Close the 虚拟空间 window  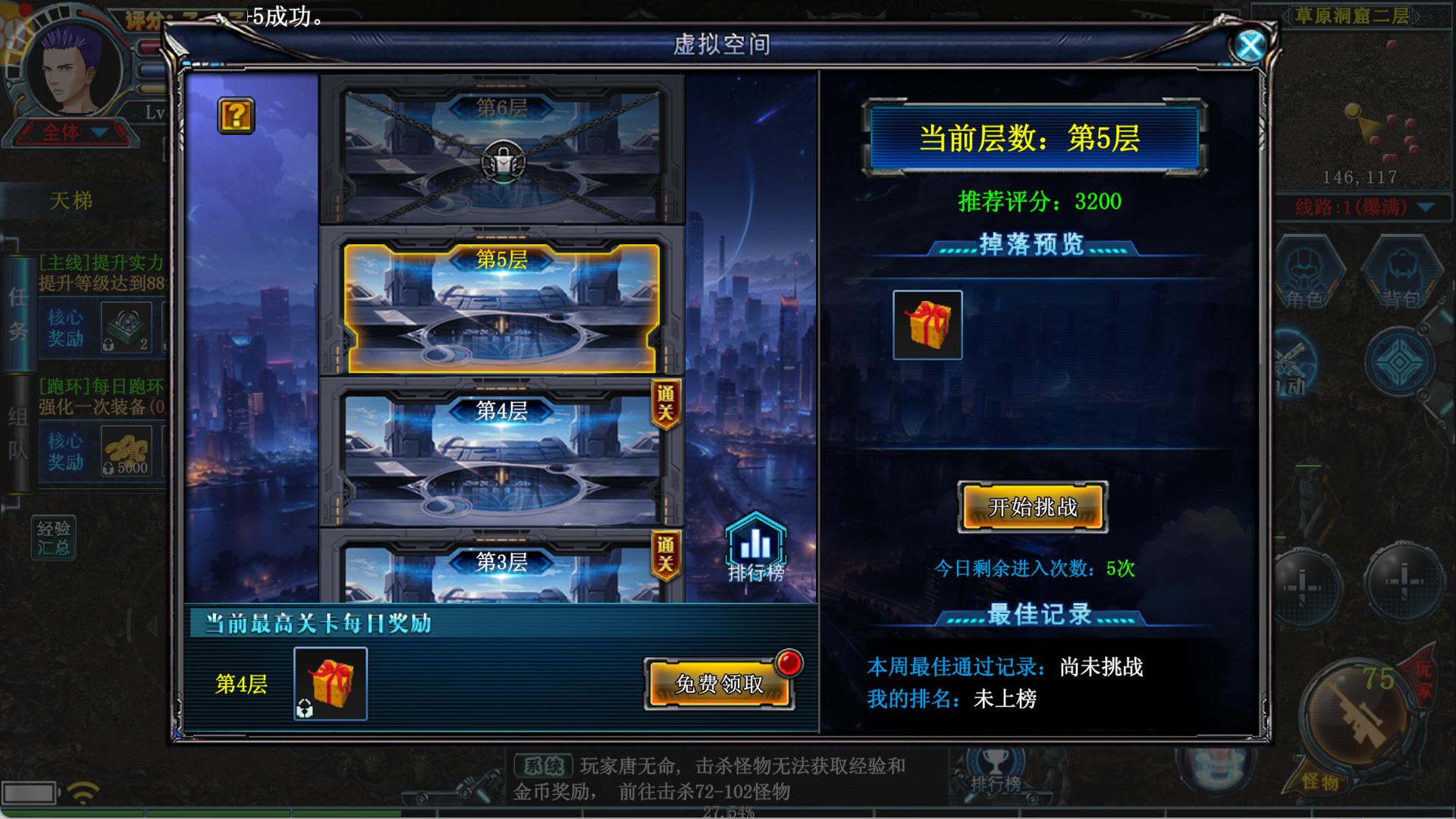point(1250,46)
